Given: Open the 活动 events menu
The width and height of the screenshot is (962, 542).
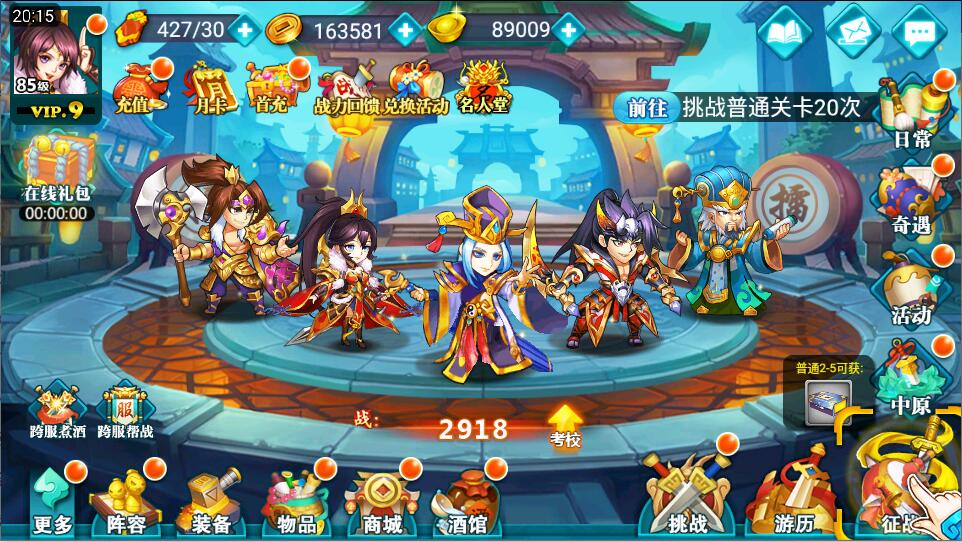Looking at the screenshot, I should 911,289.
